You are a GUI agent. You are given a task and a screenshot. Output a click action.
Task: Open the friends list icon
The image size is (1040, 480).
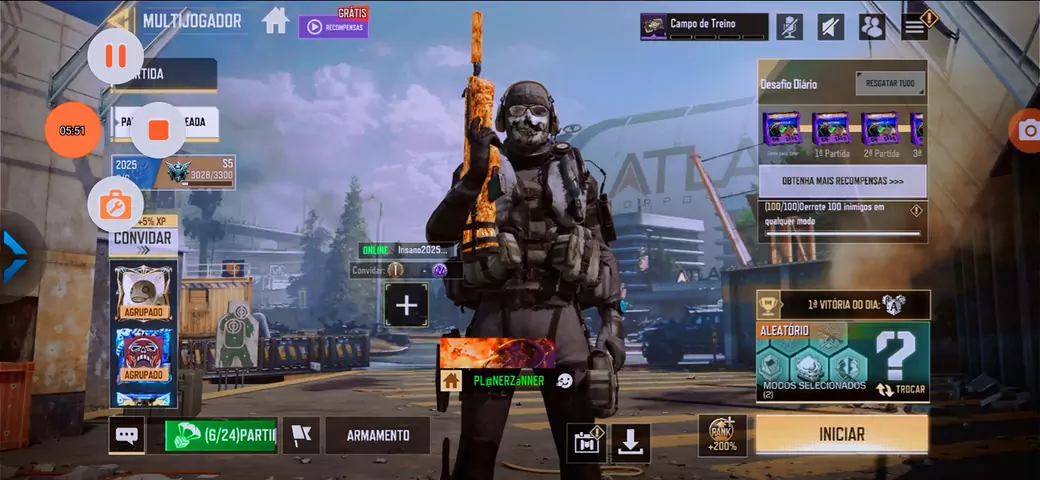point(872,27)
